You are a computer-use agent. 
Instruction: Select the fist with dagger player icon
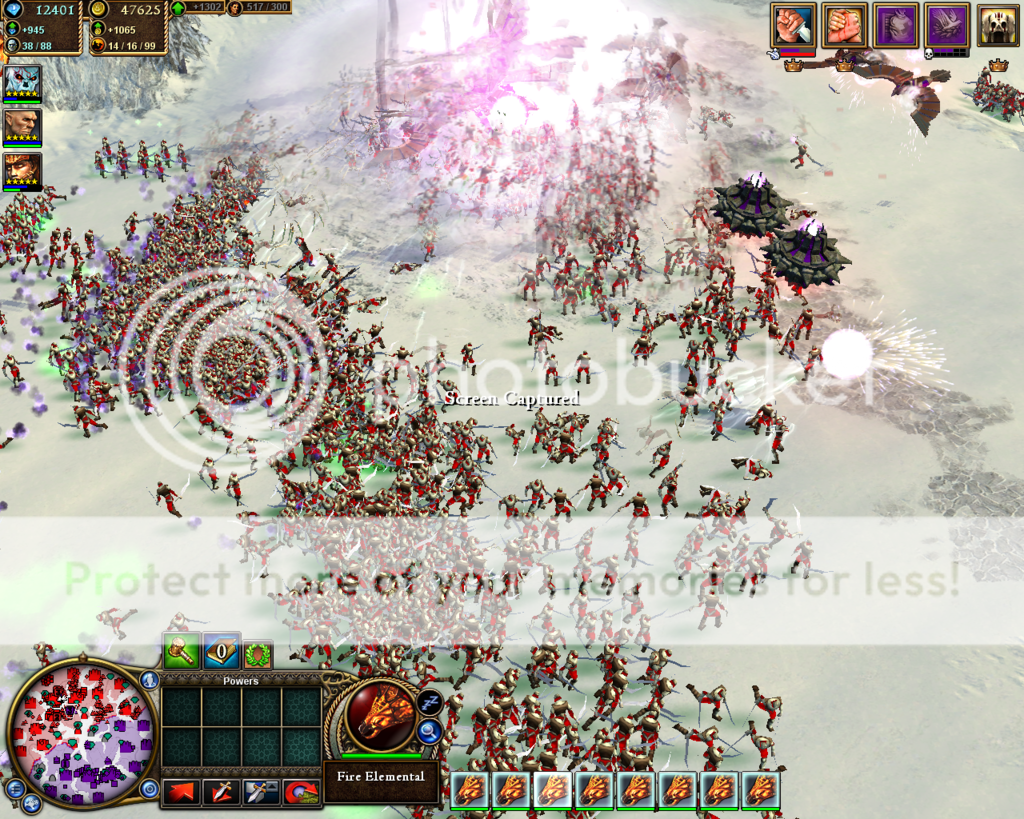tap(793, 25)
